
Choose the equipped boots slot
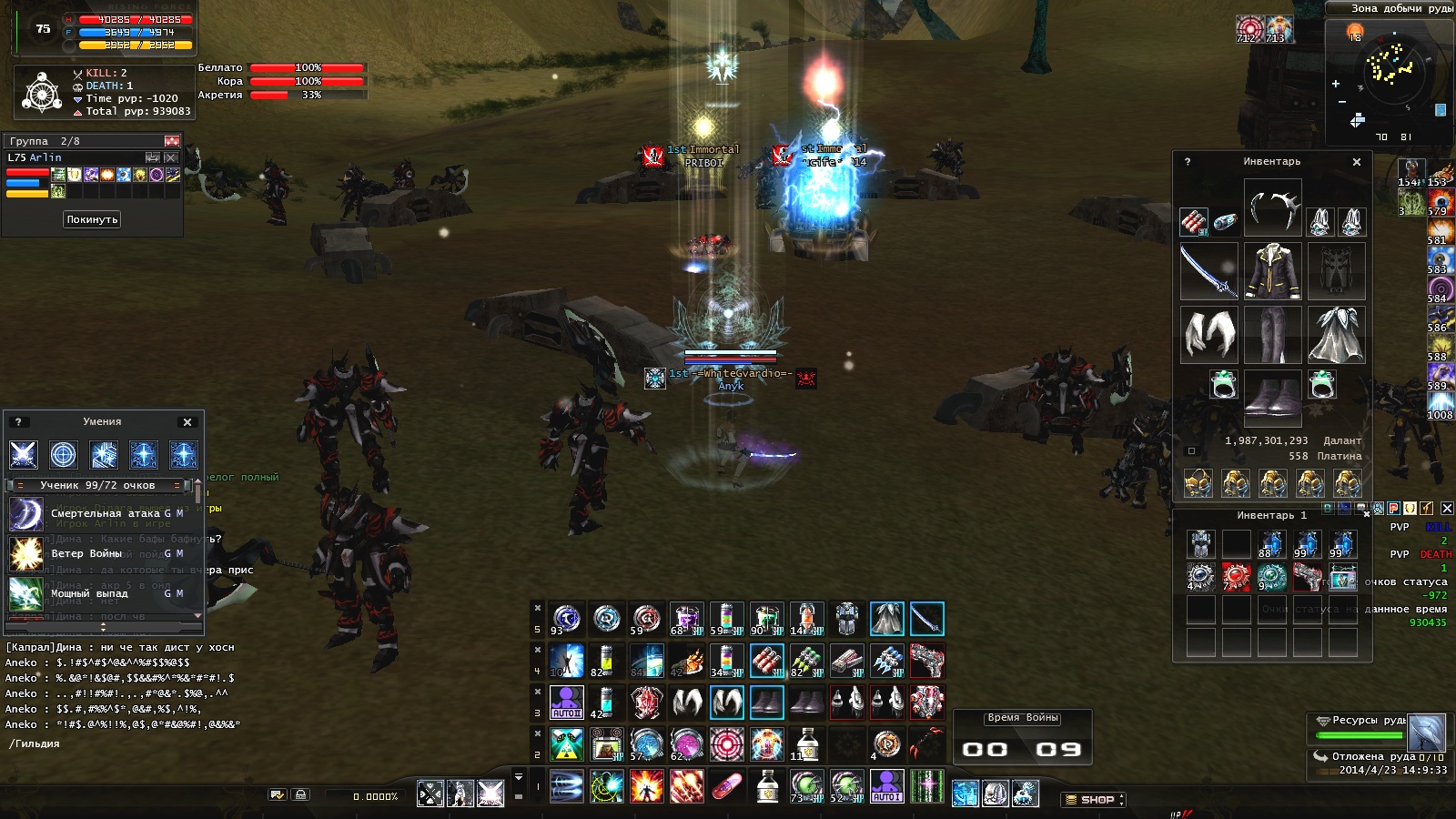(1272, 397)
